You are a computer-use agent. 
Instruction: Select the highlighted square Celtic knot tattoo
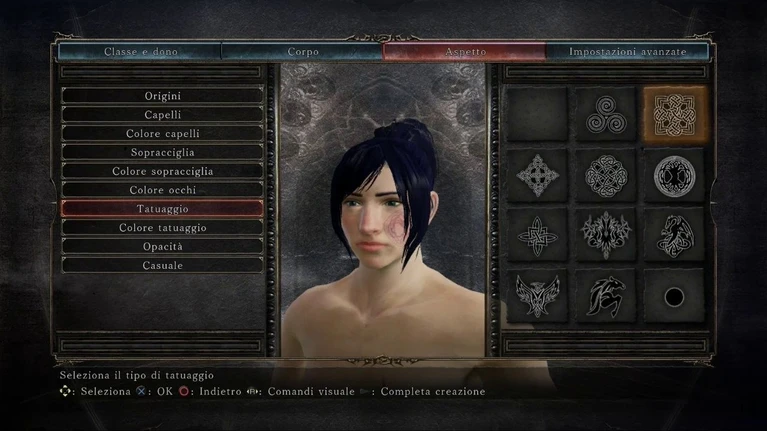(674, 114)
